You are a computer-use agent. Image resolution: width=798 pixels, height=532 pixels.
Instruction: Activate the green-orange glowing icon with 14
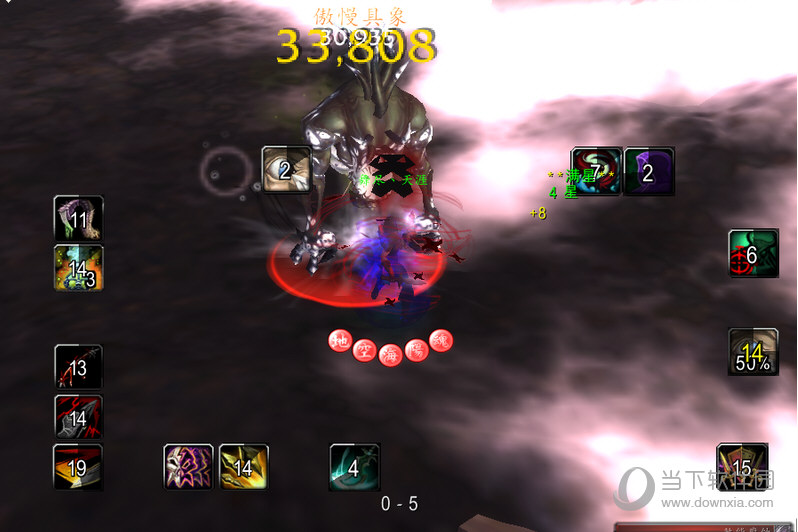click(78, 268)
